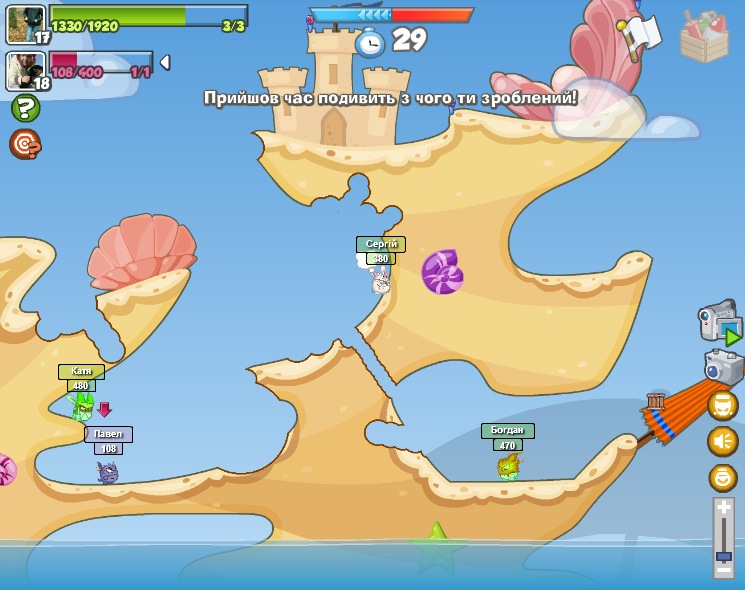This screenshot has height=590, width=745.
Task: Click the orange target hint button
Action: click(x=25, y=144)
